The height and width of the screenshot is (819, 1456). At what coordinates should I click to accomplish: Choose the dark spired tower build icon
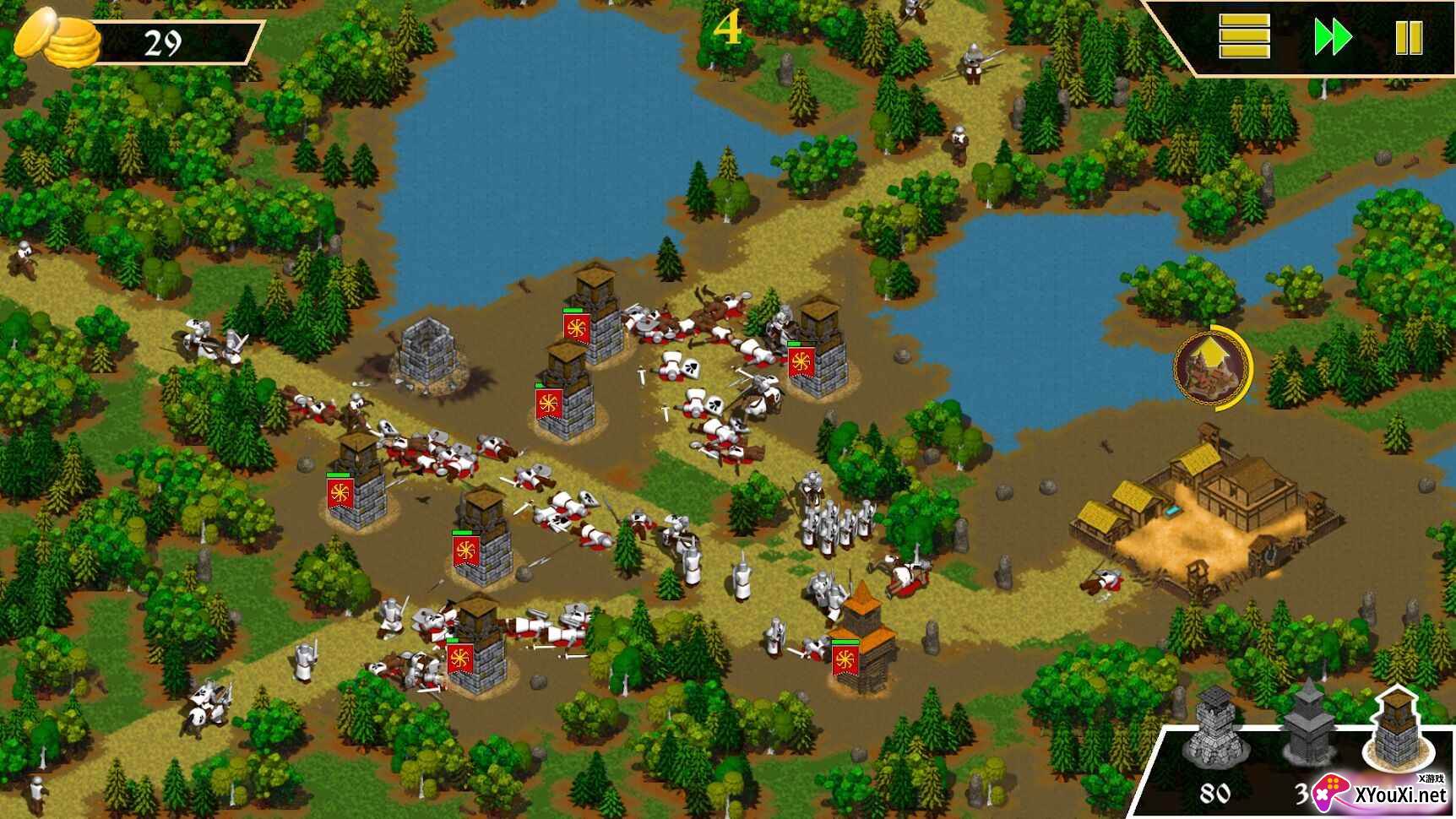click(1307, 728)
